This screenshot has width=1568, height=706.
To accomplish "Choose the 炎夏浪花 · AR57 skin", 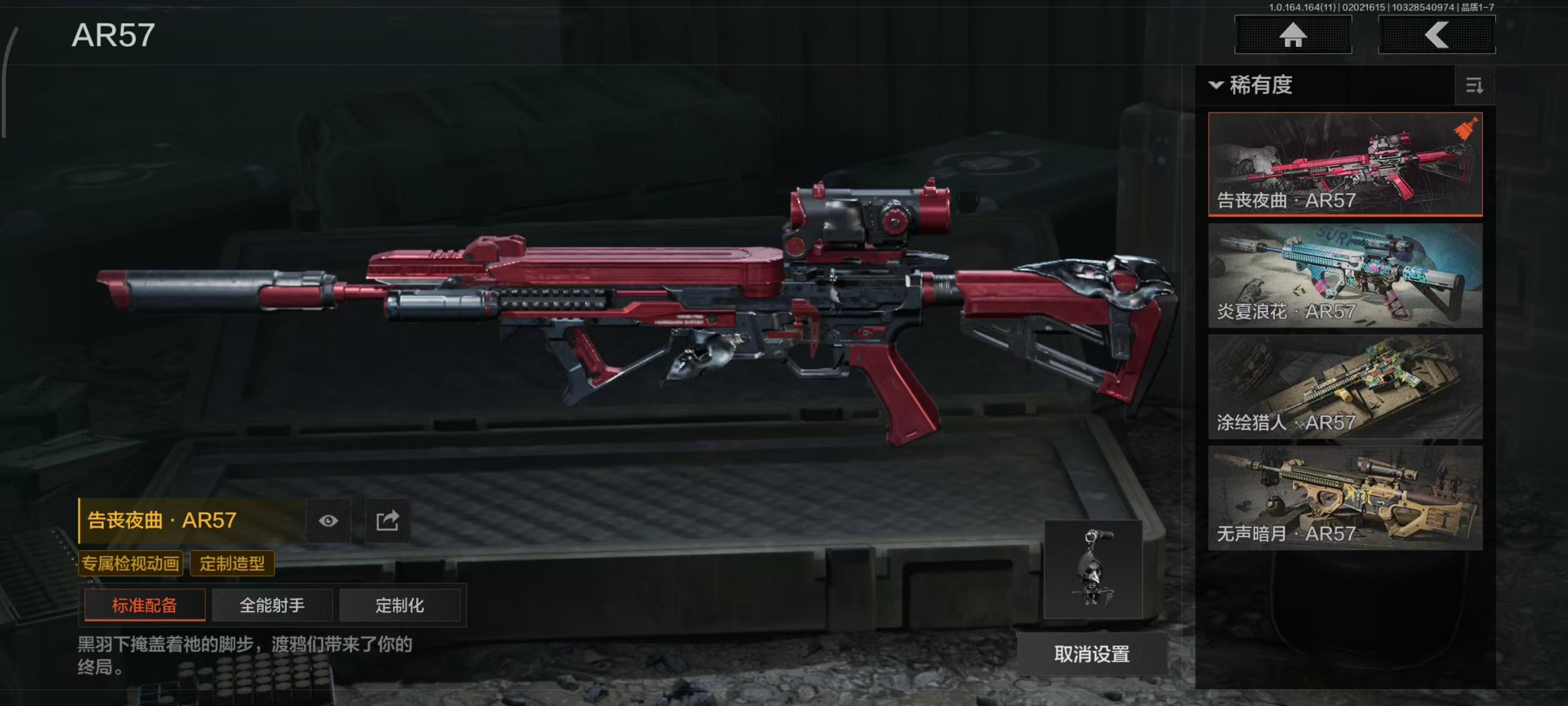I will pyautogui.click(x=1345, y=275).
